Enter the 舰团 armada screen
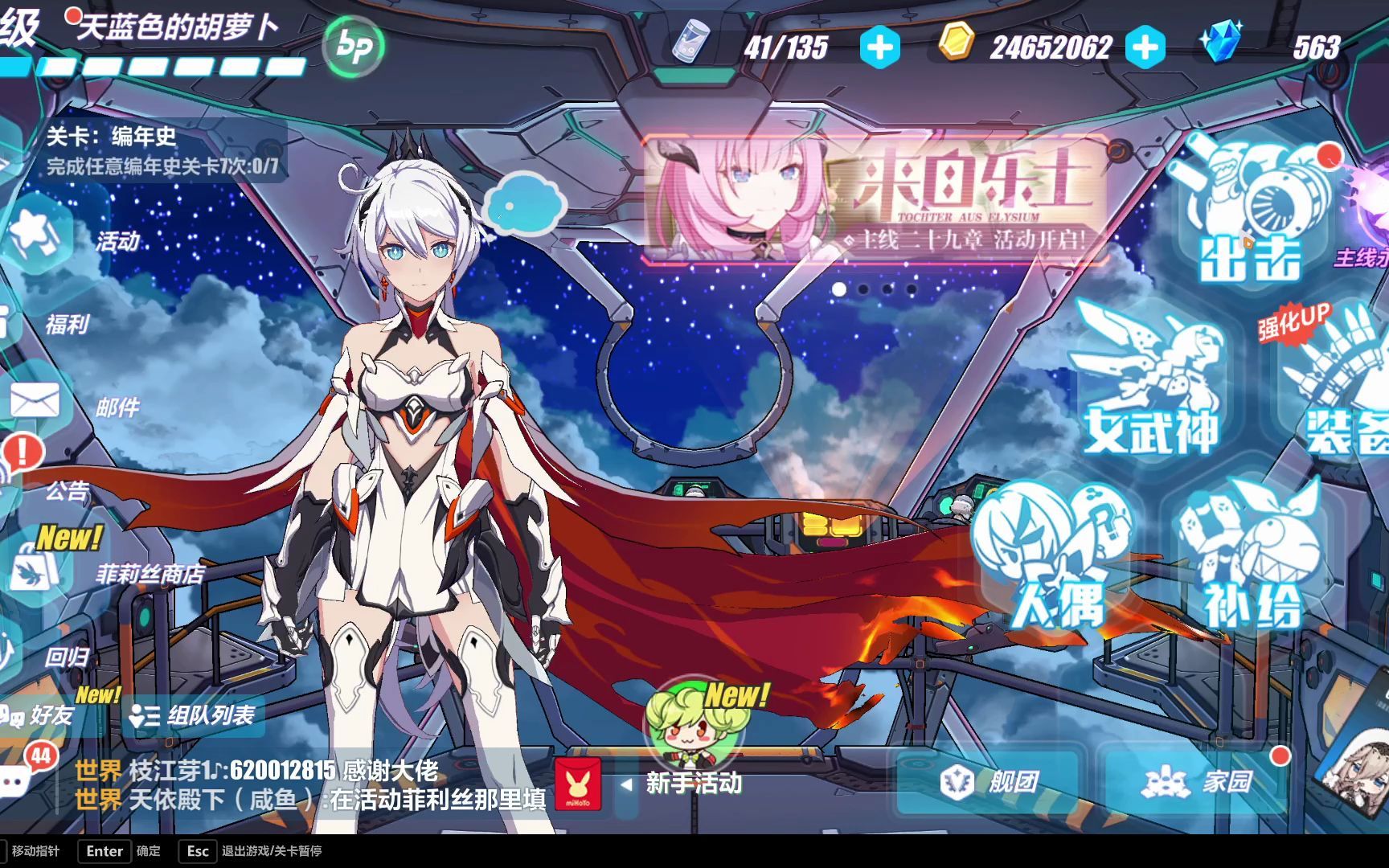 point(990,781)
